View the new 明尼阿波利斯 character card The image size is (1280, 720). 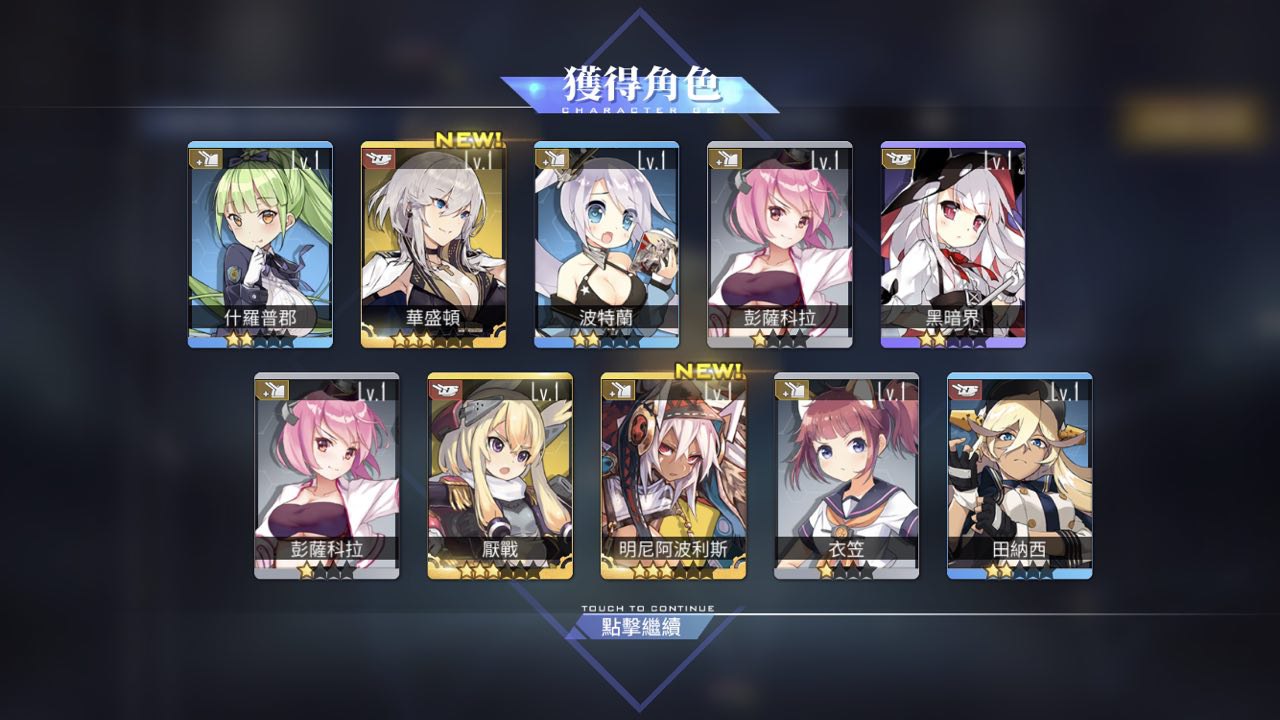click(x=673, y=475)
